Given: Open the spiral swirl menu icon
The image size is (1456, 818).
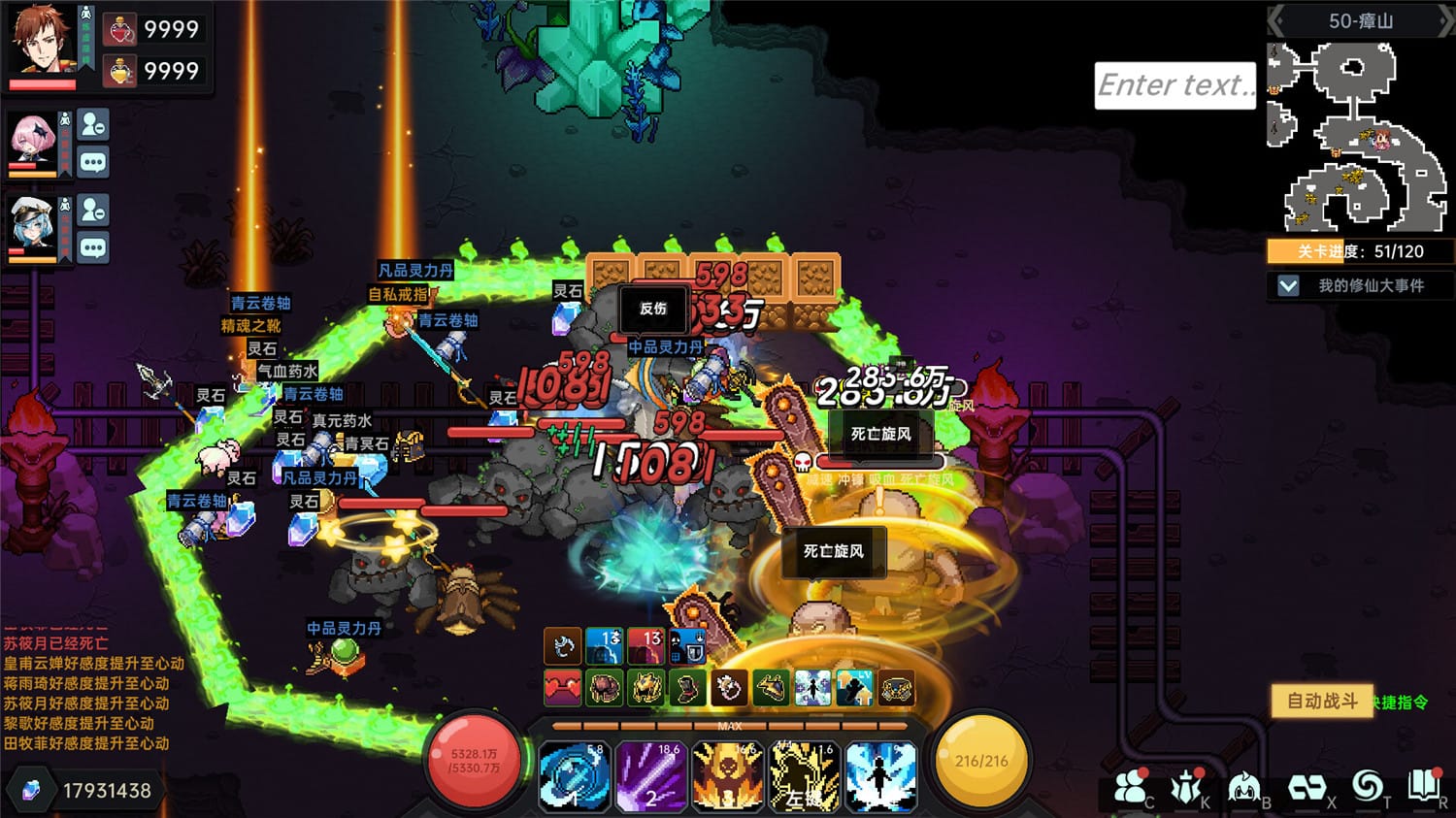Looking at the screenshot, I should (1367, 785).
